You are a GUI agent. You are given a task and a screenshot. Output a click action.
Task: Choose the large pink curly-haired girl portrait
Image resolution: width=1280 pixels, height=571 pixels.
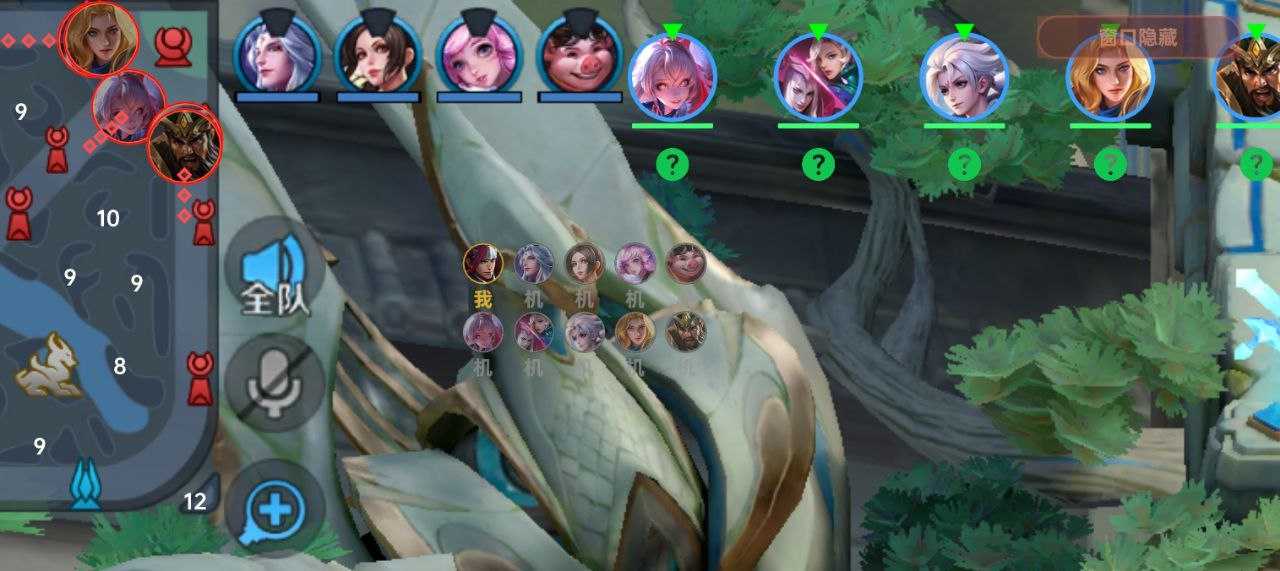pyautogui.click(x=479, y=54)
